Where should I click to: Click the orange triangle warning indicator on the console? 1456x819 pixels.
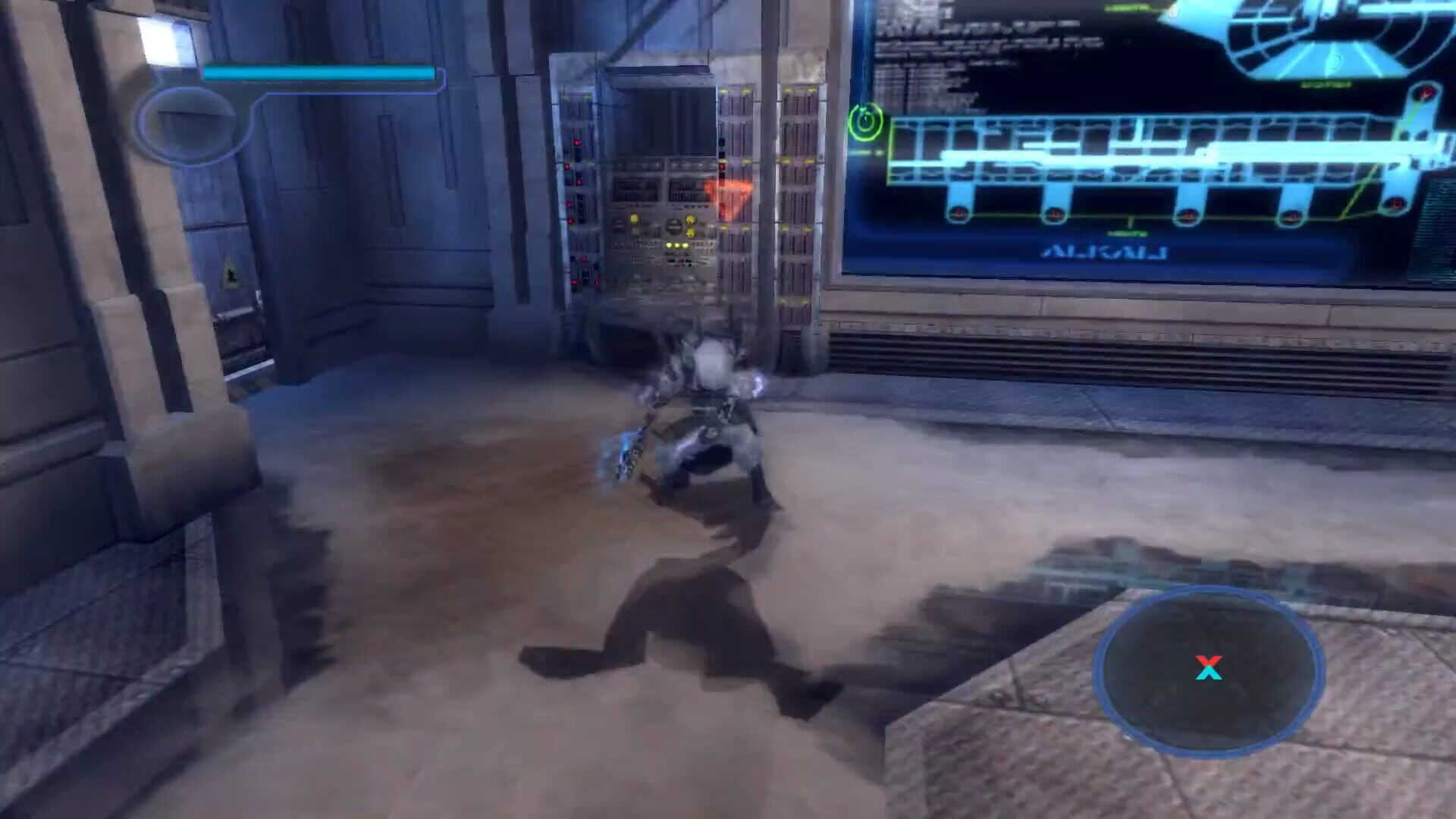pos(730,196)
